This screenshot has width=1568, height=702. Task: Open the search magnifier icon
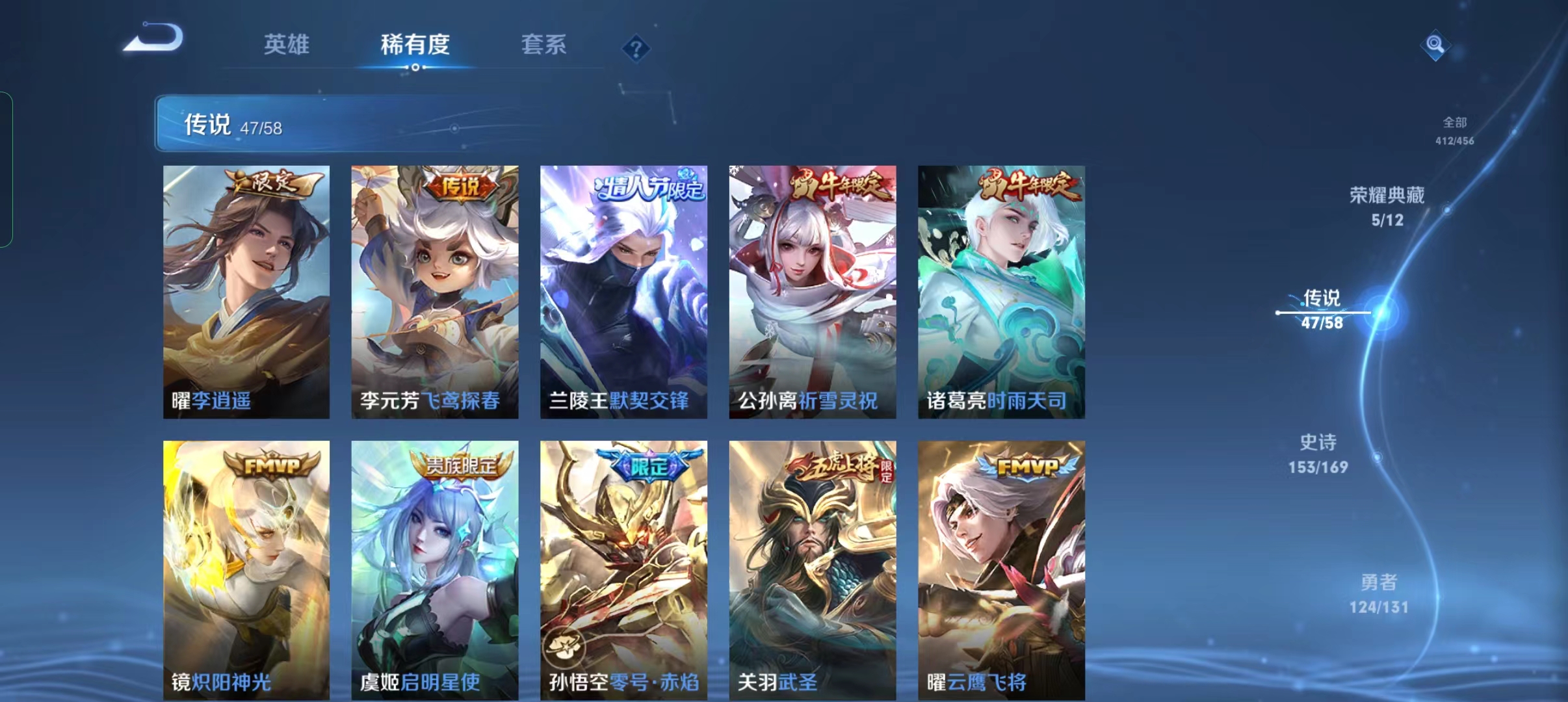(x=1435, y=45)
